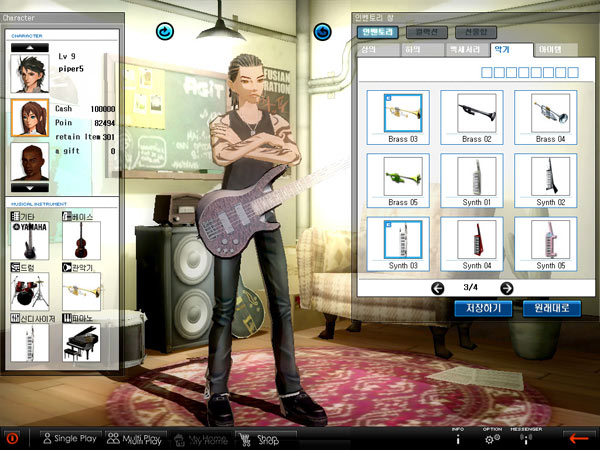Open the Shop
This screenshot has height=450, width=600.
(x=265, y=438)
